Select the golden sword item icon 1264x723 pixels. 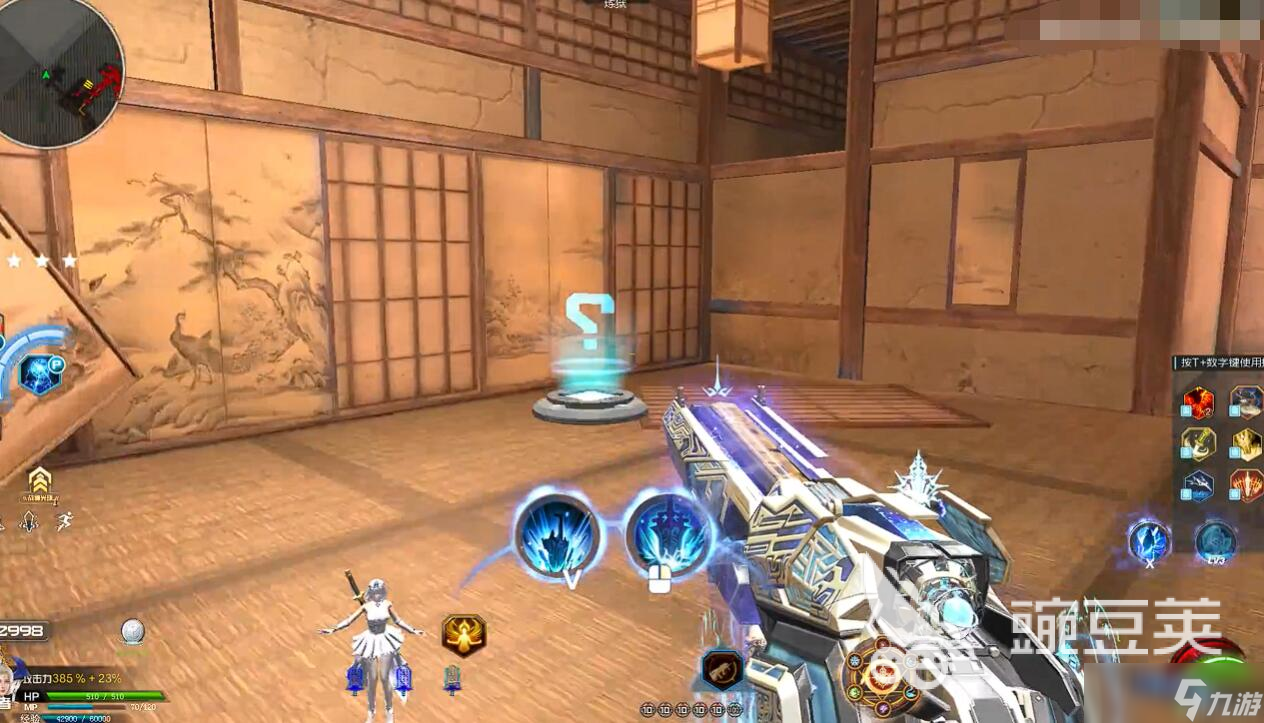(x=1198, y=442)
